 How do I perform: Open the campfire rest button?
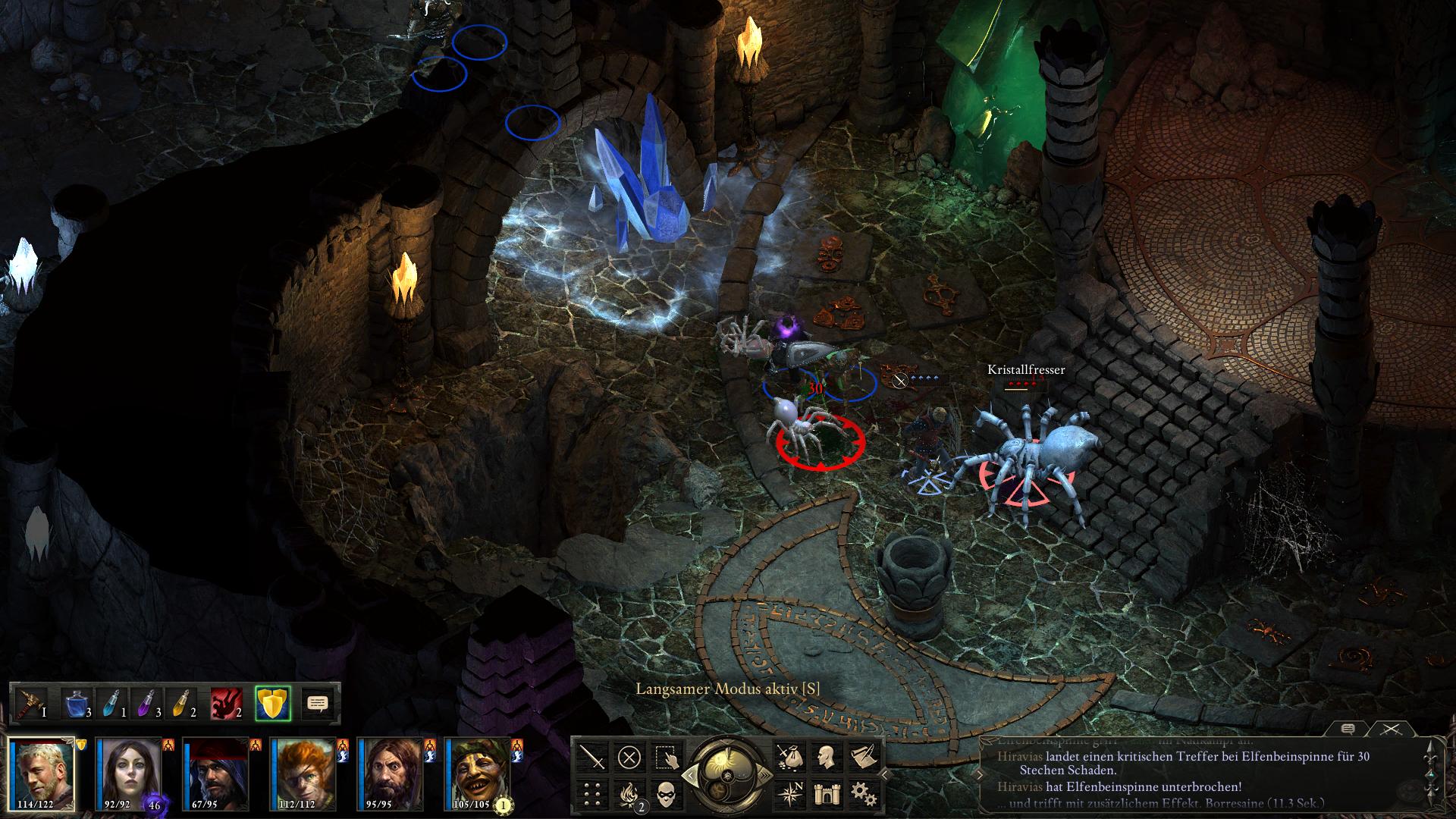coord(629,794)
